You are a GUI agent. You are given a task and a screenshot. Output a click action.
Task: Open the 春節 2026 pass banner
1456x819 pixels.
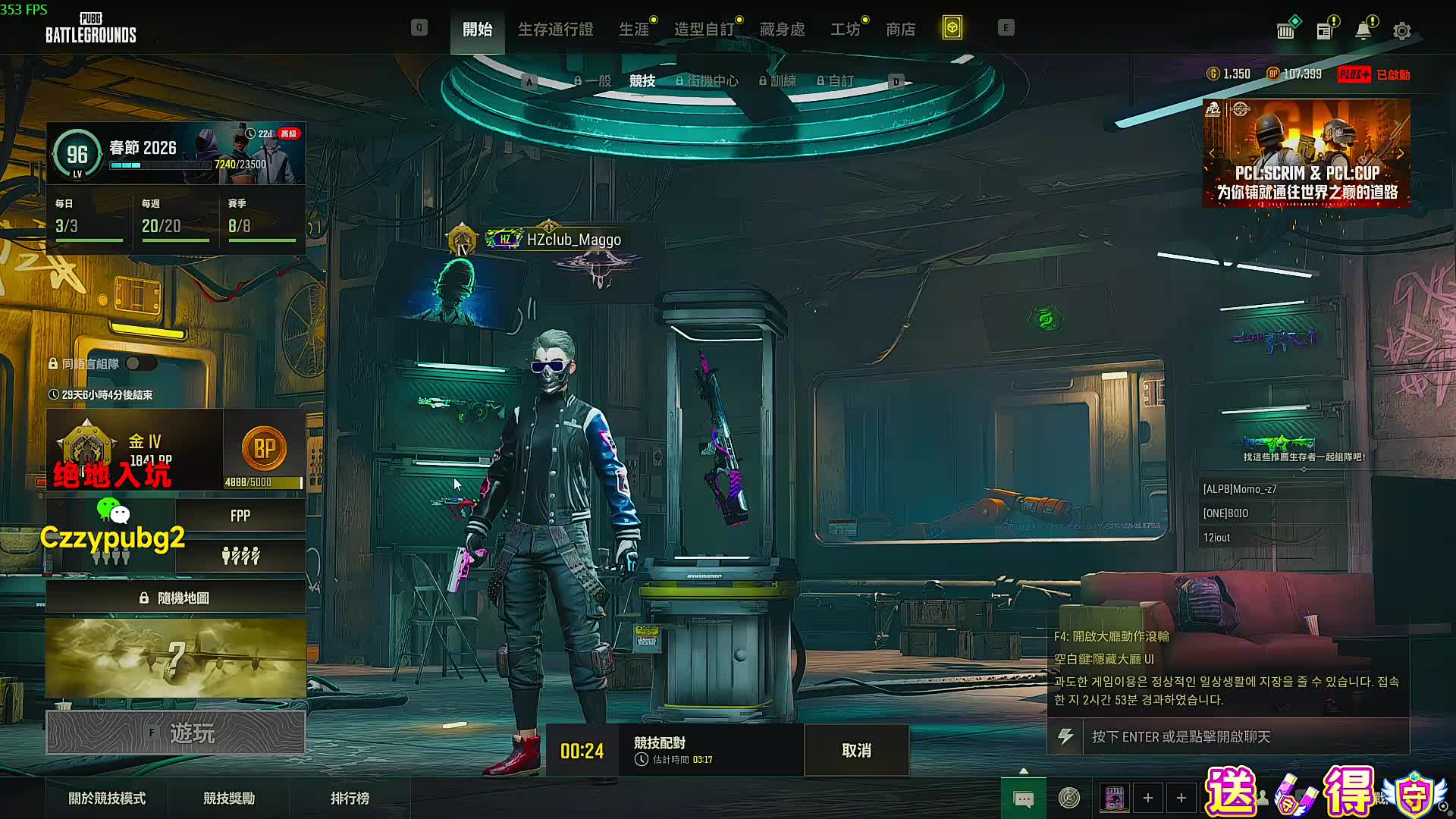(x=176, y=153)
